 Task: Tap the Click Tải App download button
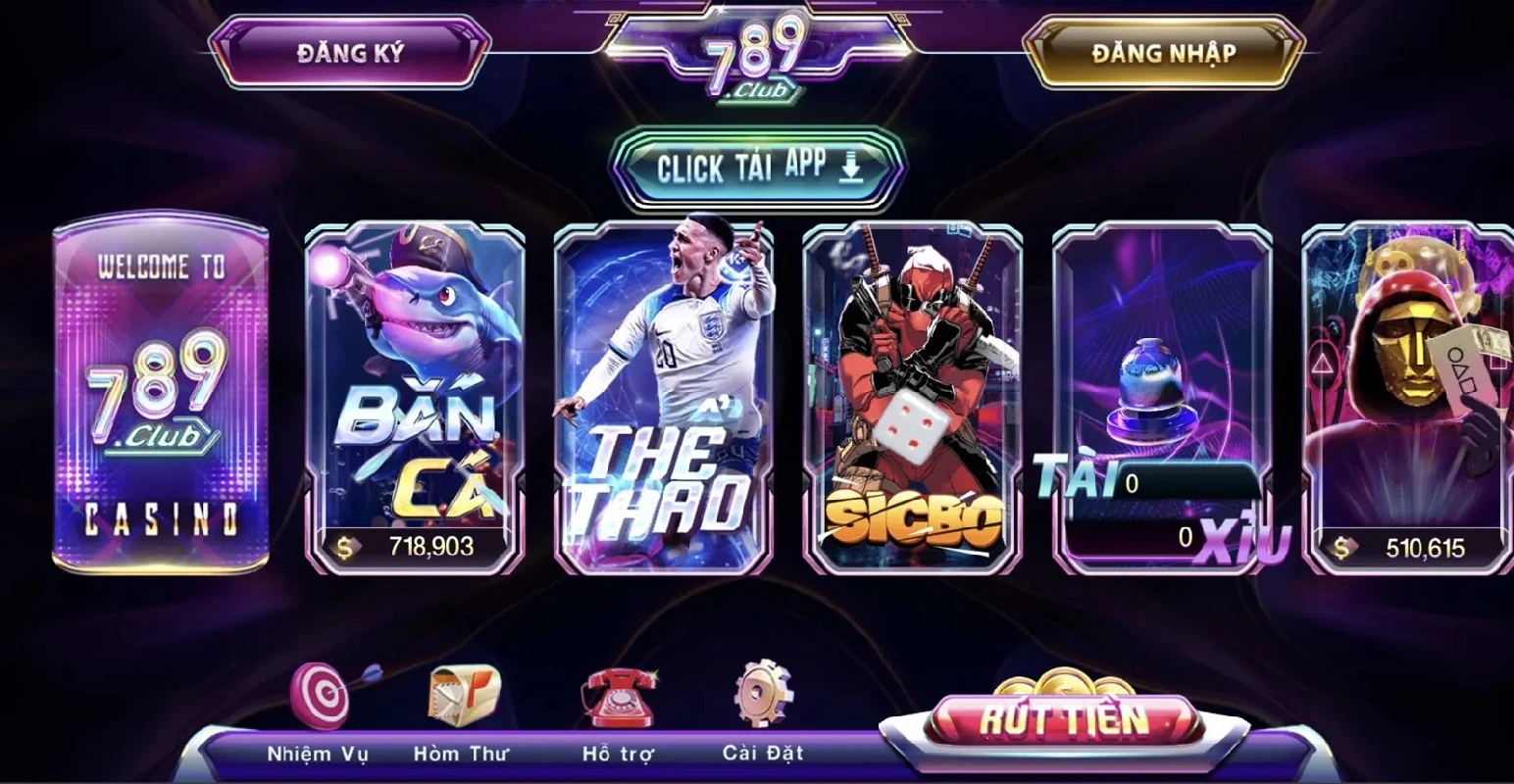coord(757,168)
